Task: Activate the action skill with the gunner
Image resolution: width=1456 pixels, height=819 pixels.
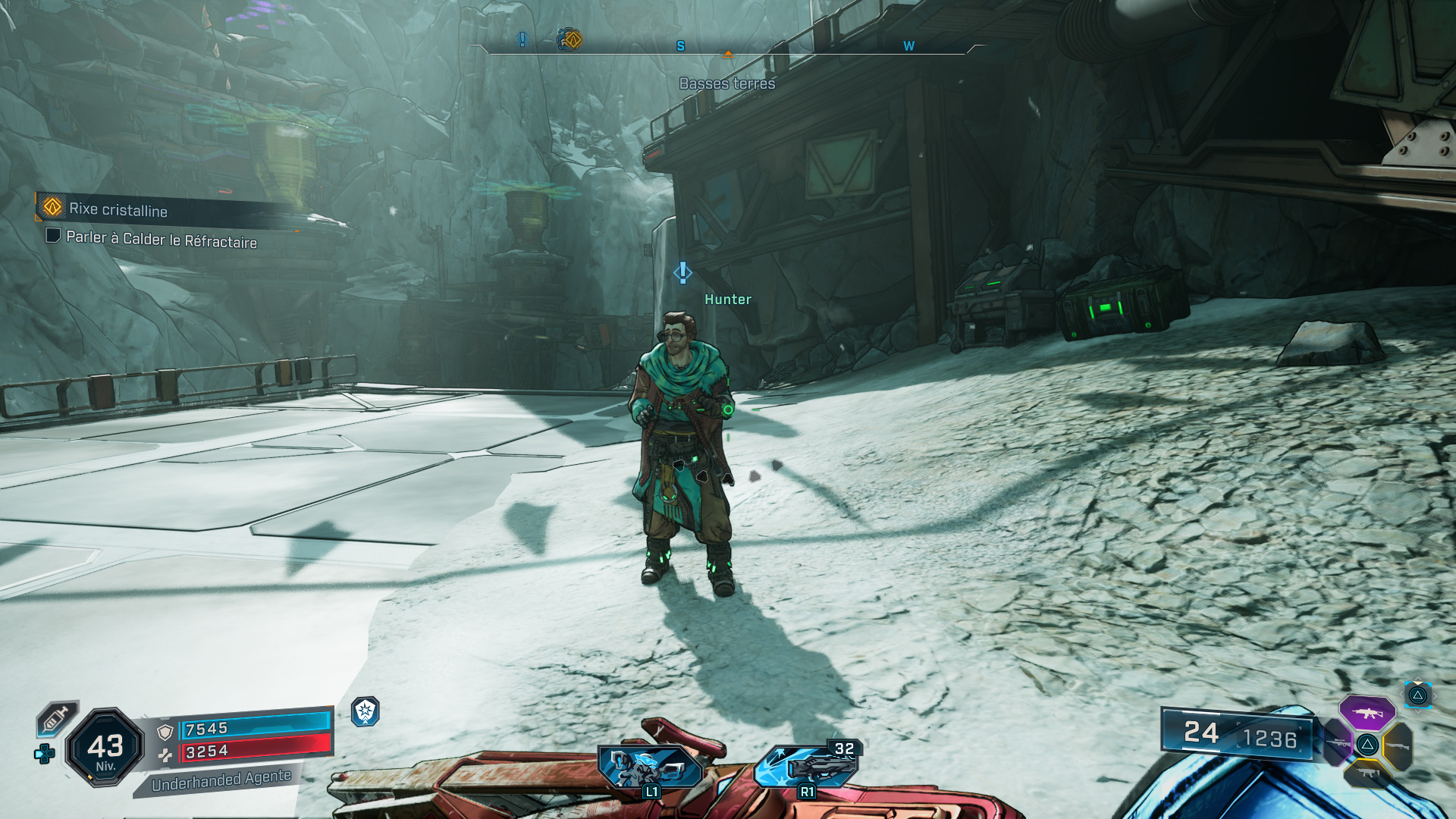Action: [x=650, y=766]
